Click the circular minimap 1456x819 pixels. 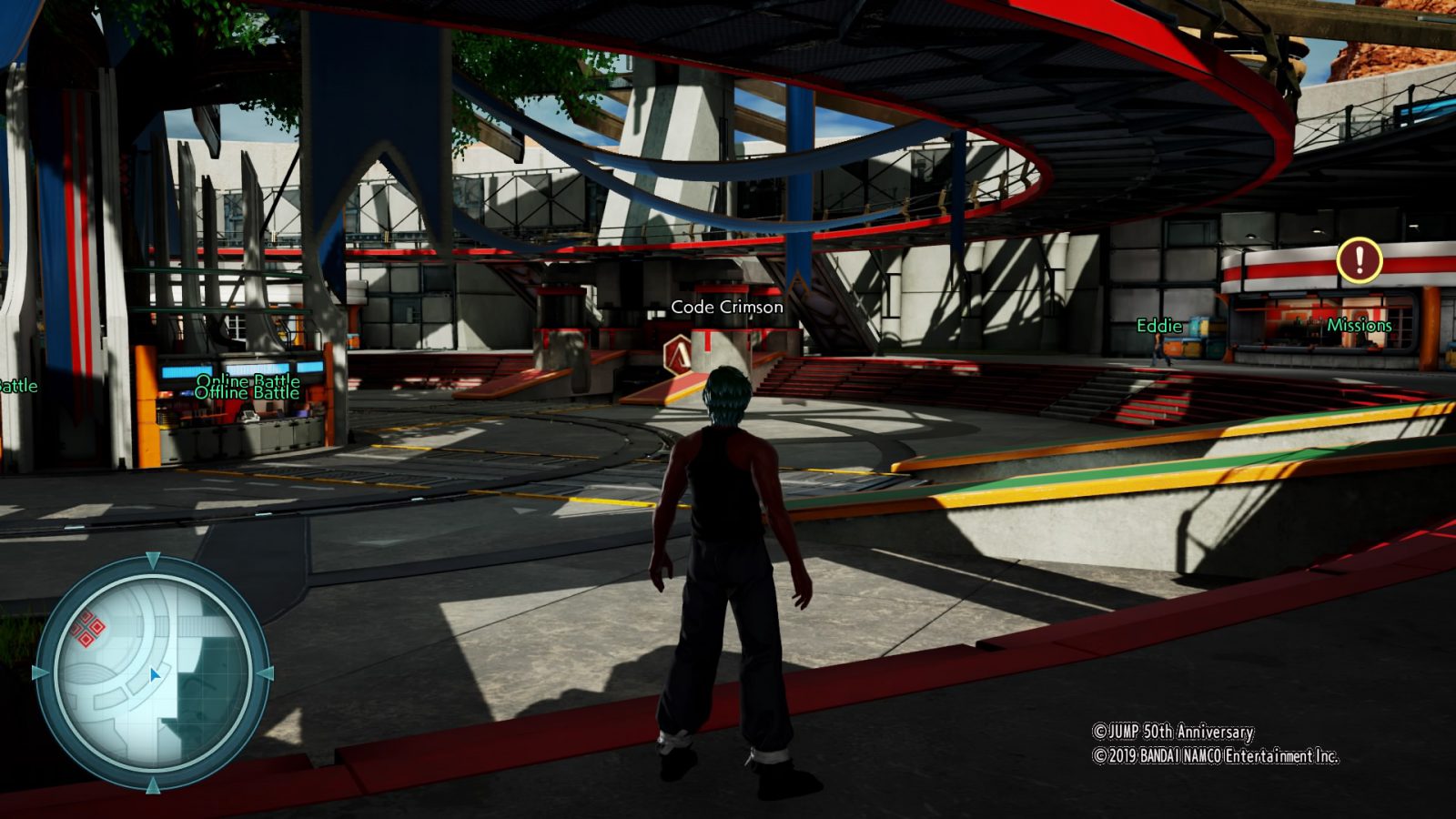pos(153,674)
